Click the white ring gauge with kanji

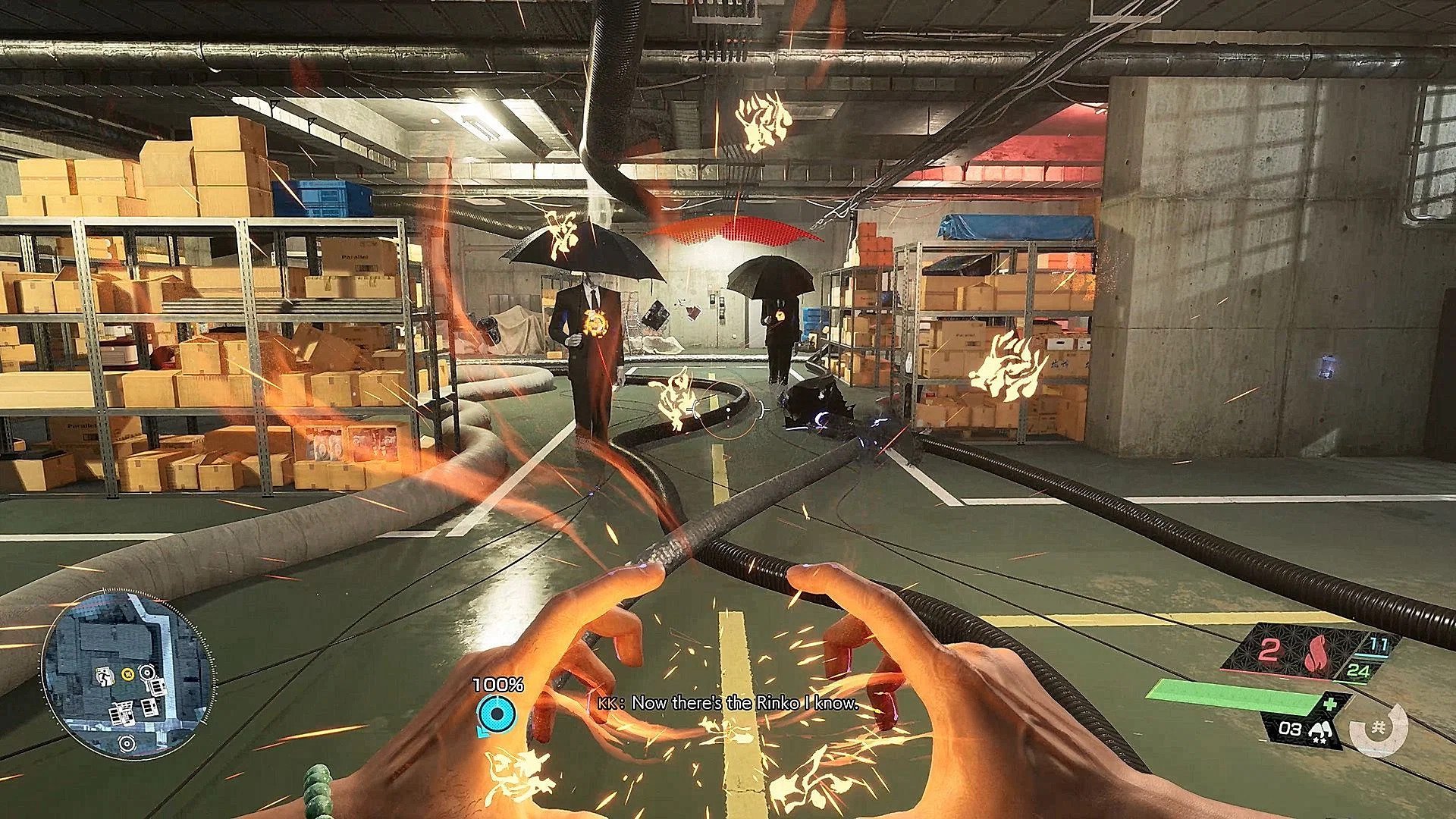1379,730
